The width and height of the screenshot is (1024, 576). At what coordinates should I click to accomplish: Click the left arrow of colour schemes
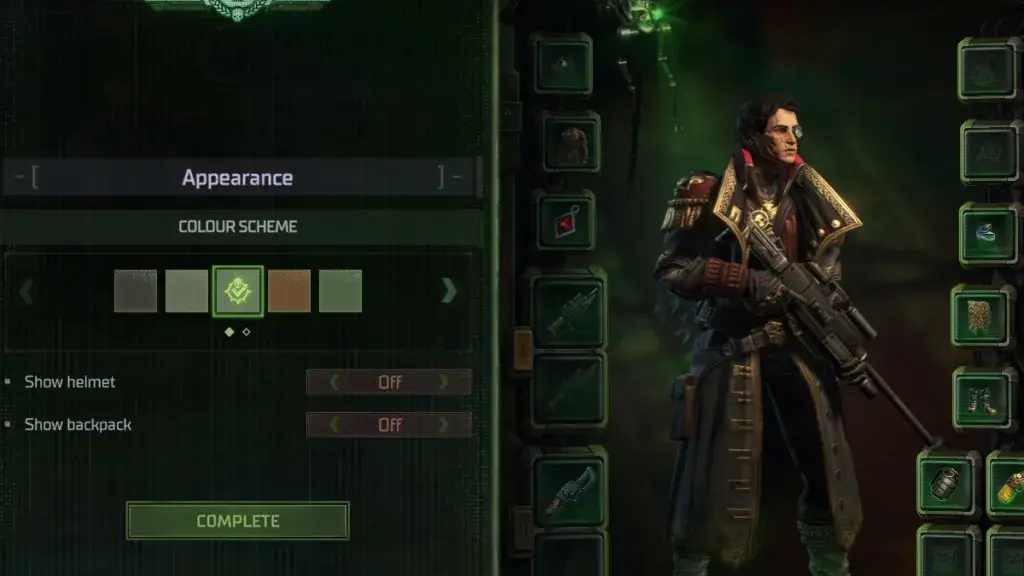[27, 292]
